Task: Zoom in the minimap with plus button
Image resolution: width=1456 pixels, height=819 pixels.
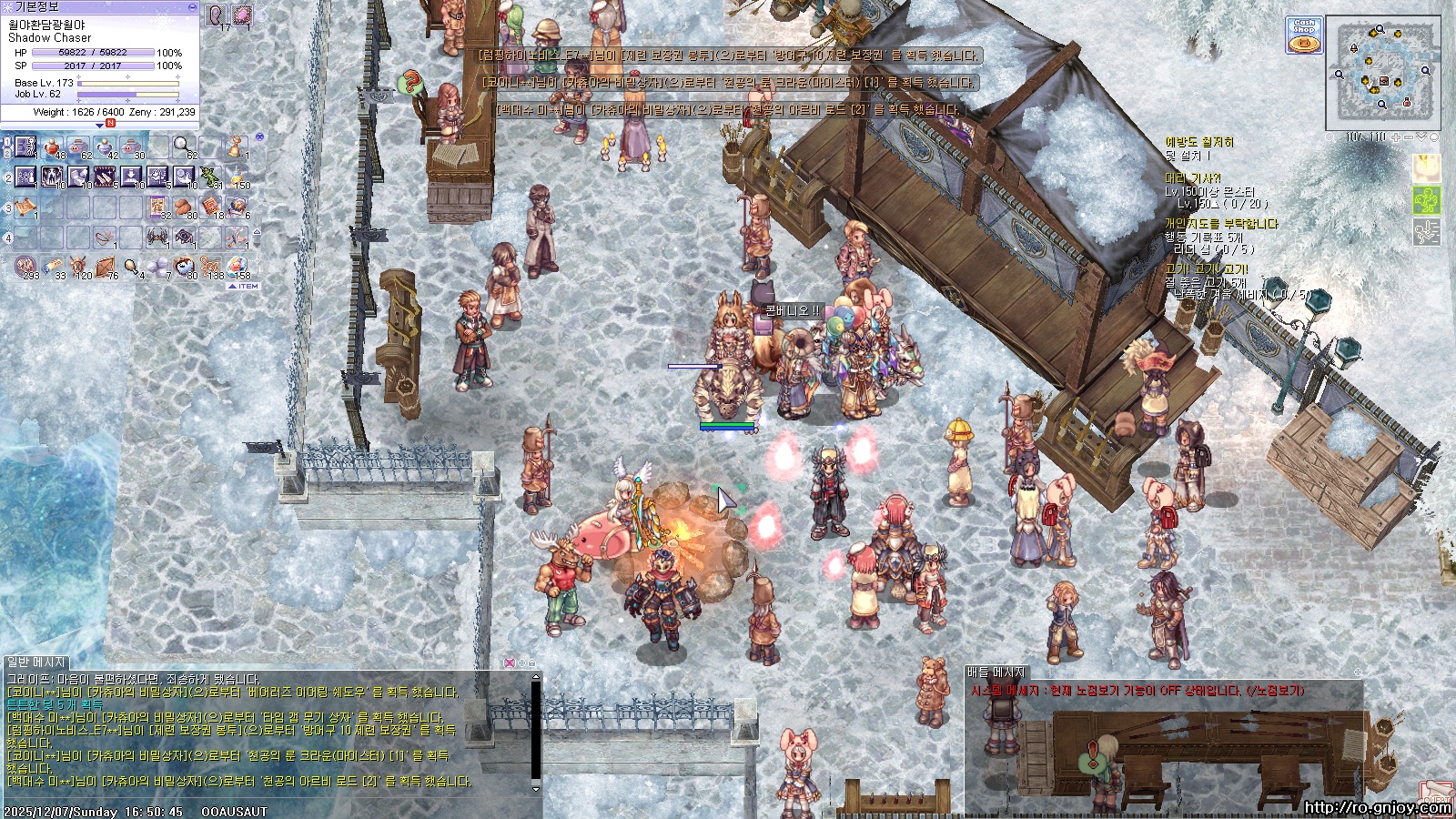Action: 1396,137
